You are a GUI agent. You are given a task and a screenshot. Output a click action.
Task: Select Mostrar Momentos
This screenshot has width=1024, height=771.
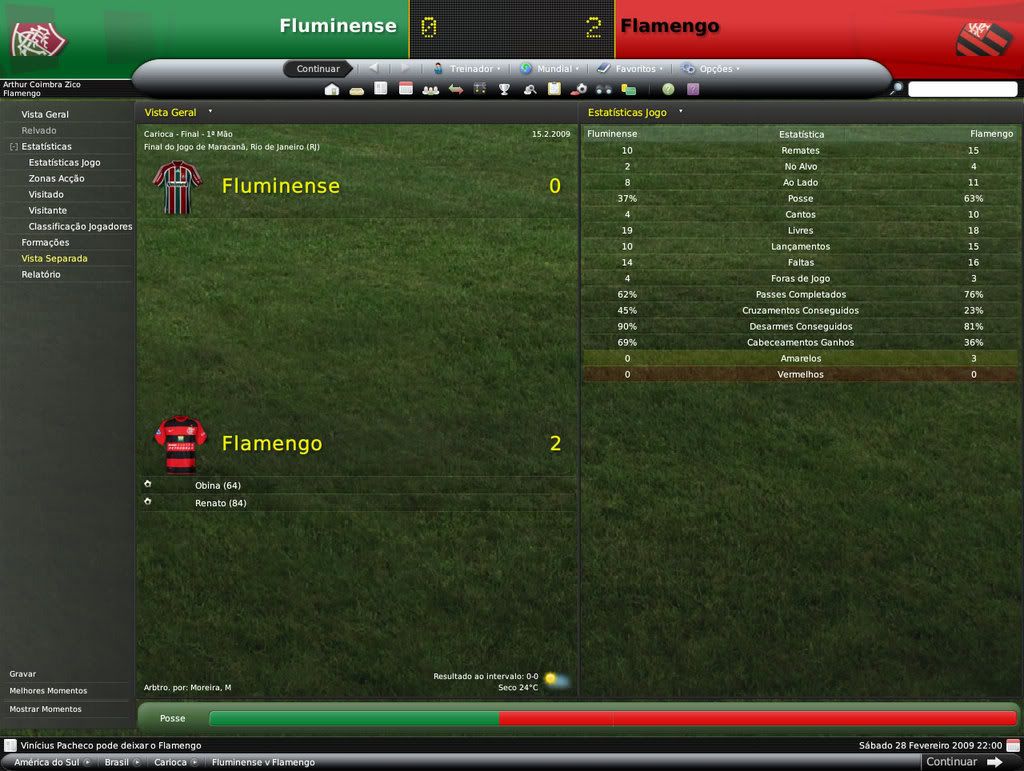(x=45, y=709)
